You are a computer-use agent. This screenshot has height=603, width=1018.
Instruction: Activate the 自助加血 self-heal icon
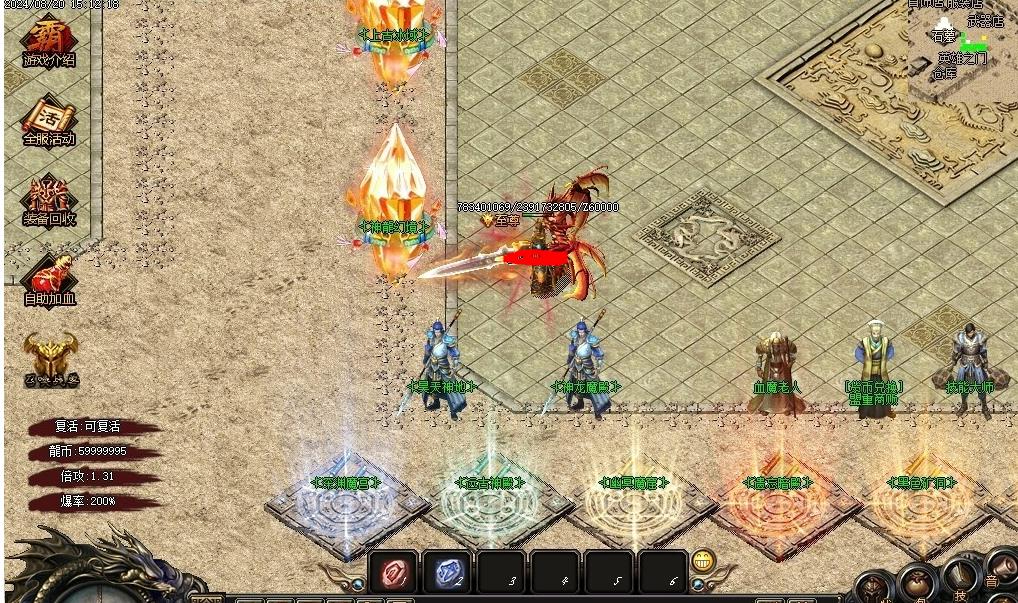[49, 280]
